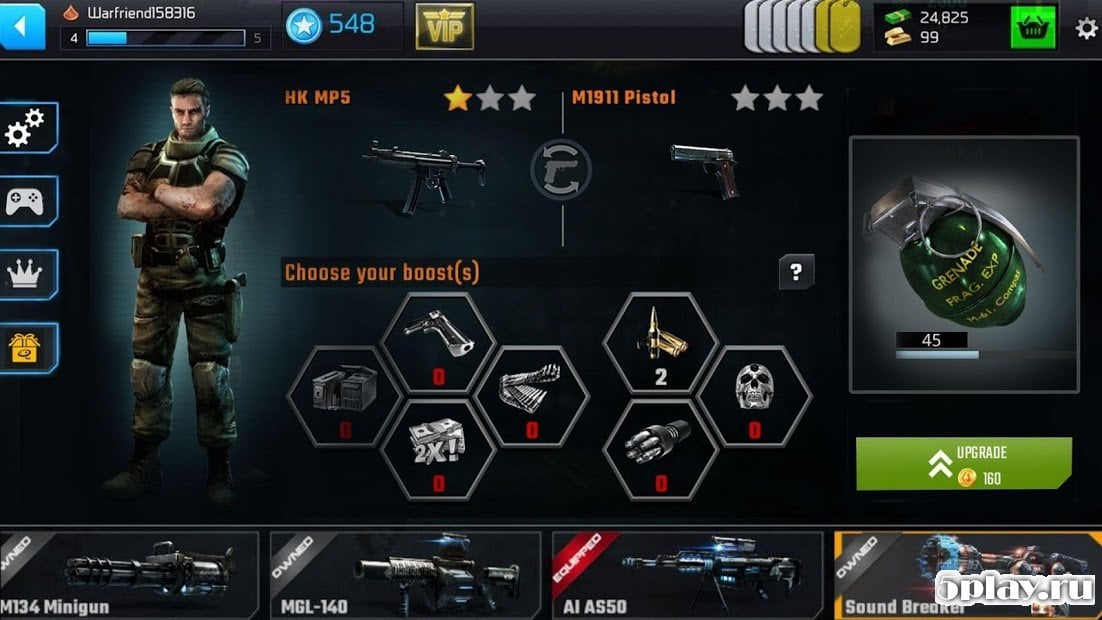The image size is (1102, 620).
Task: Upgrade the grenade for 160 coins
Action: (x=963, y=464)
